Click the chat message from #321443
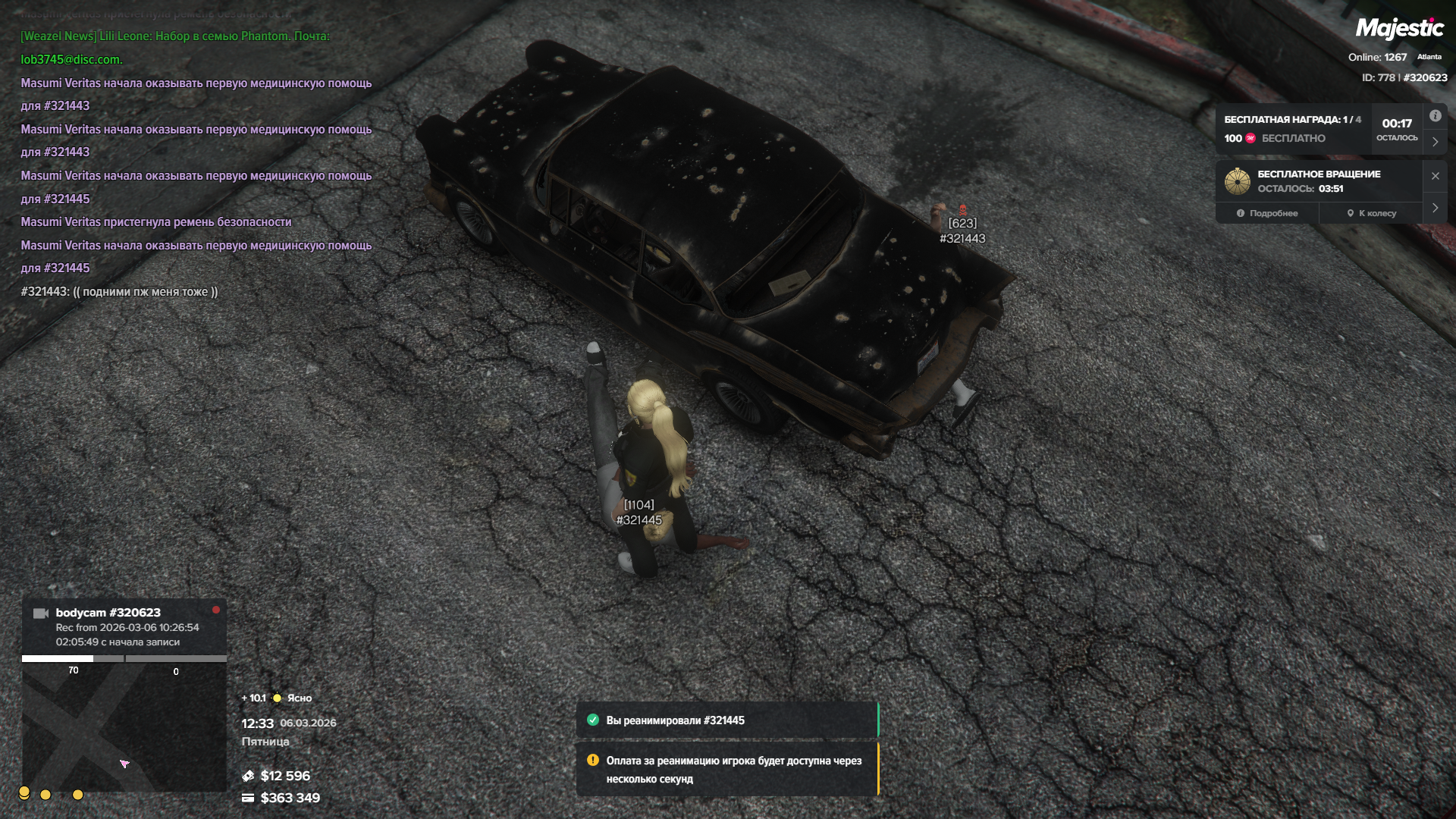Viewport: 1456px width, 819px height. click(119, 292)
